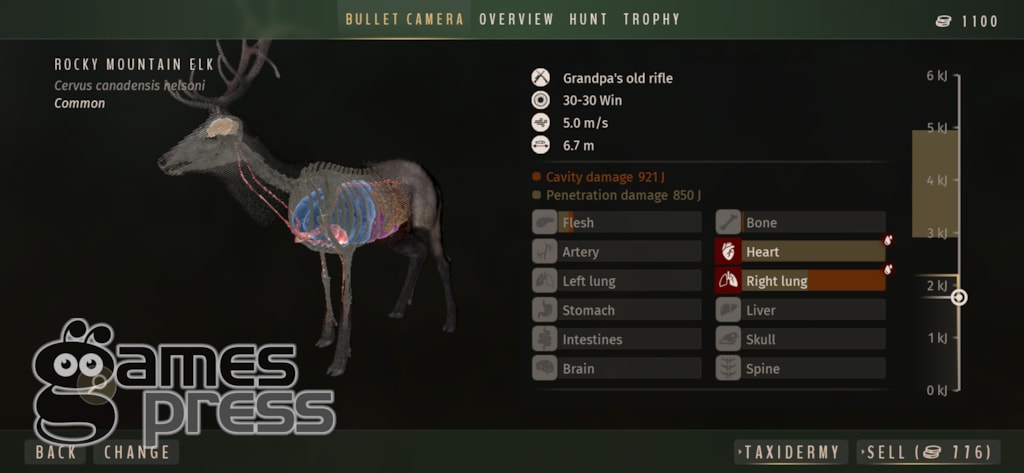Choose the Skull entry
The height and width of the screenshot is (473, 1024).
coord(800,339)
